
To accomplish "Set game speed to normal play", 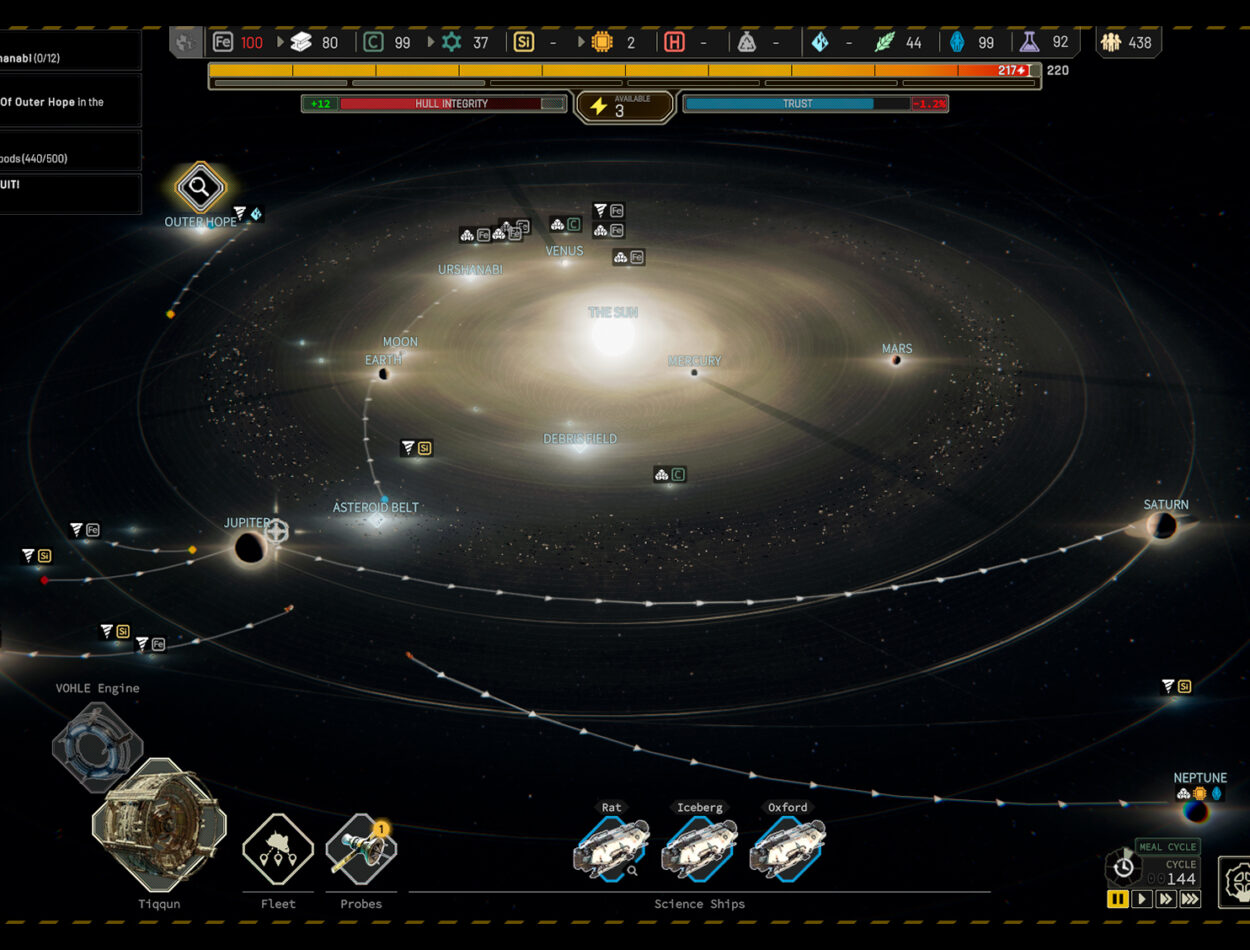I will tap(1141, 899).
